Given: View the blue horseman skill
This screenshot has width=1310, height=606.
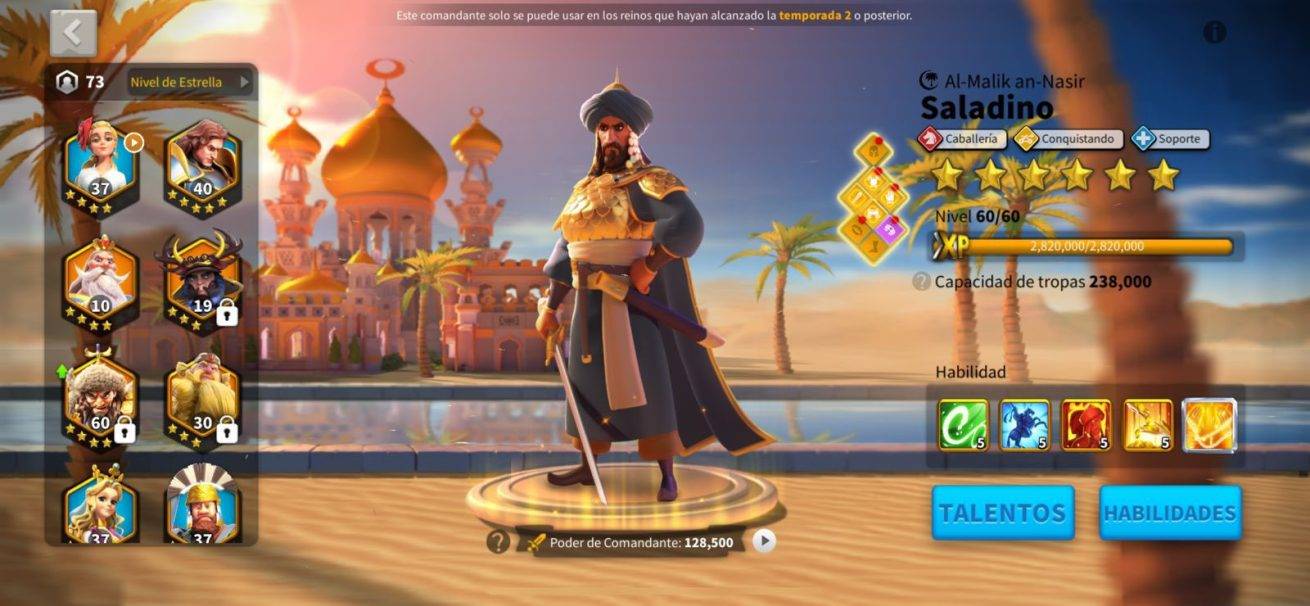Looking at the screenshot, I should point(1025,425).
